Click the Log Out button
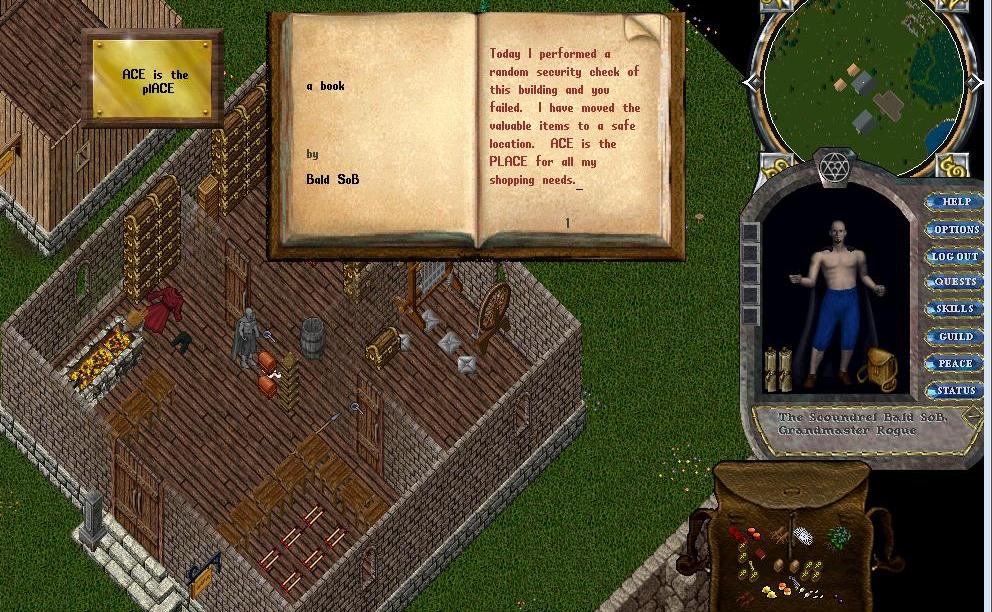Screen dimensions: 992x612 coord(955,256)
